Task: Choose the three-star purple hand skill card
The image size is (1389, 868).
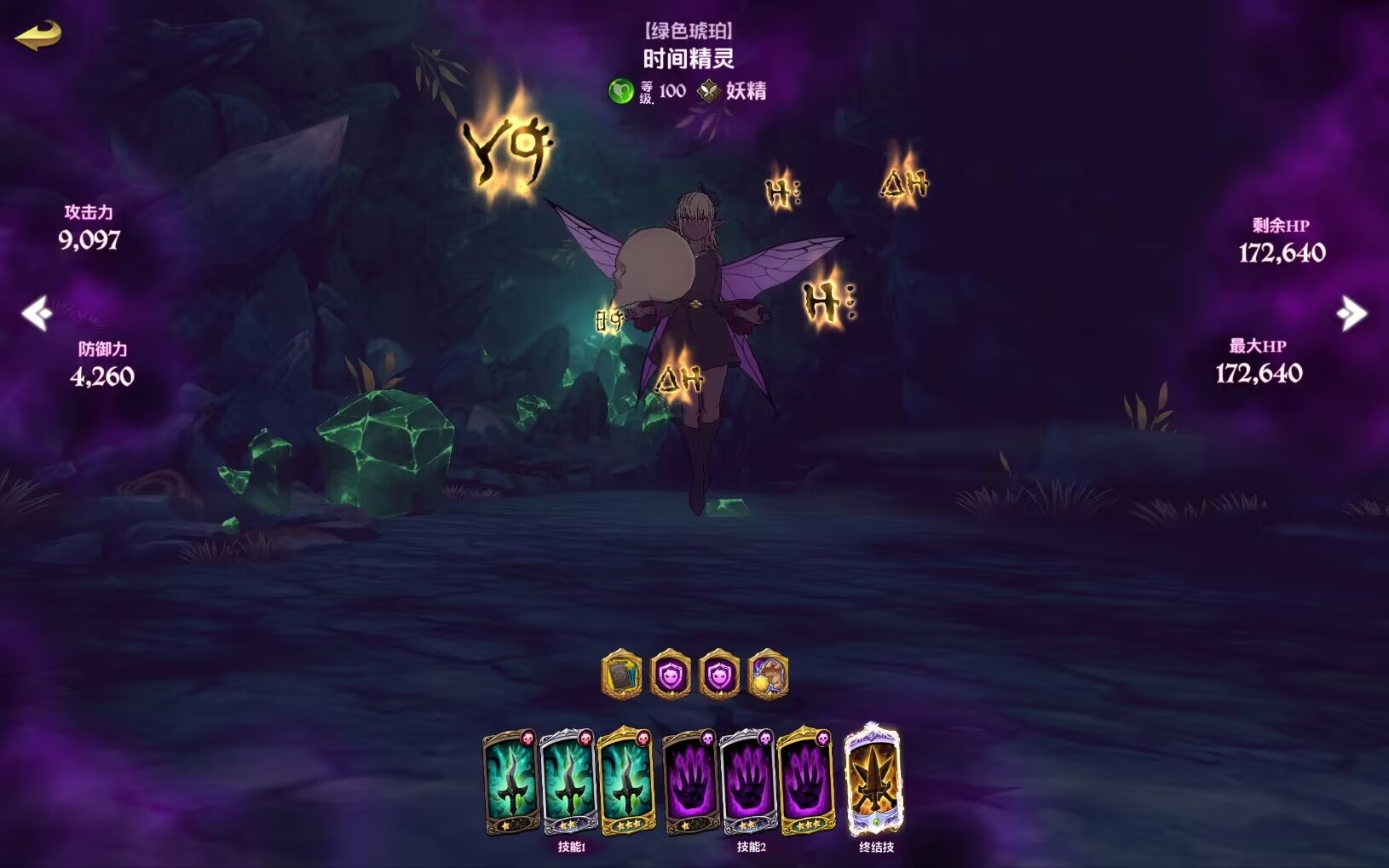Action: pos(805,783)
